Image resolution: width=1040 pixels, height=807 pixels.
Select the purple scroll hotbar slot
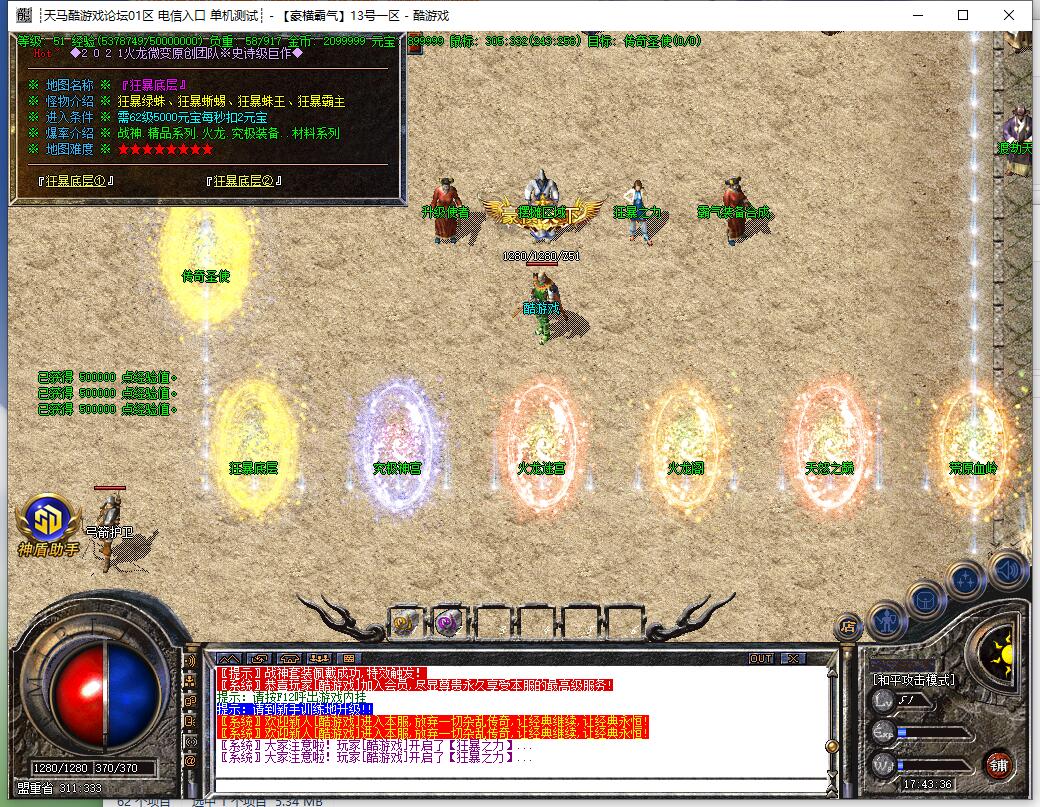pyautogui.click(x=447, y=622)
